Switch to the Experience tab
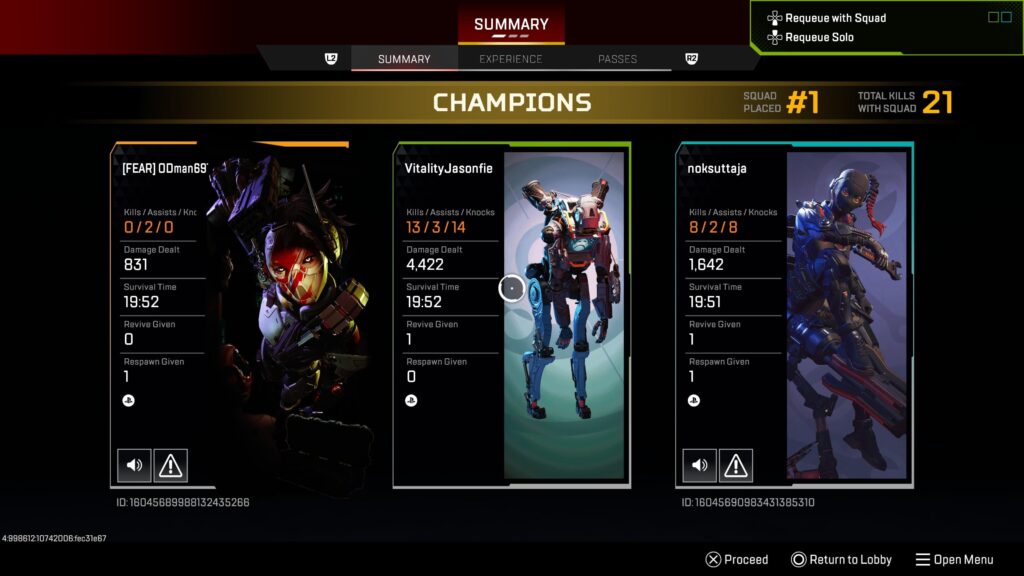 (510, 59)
